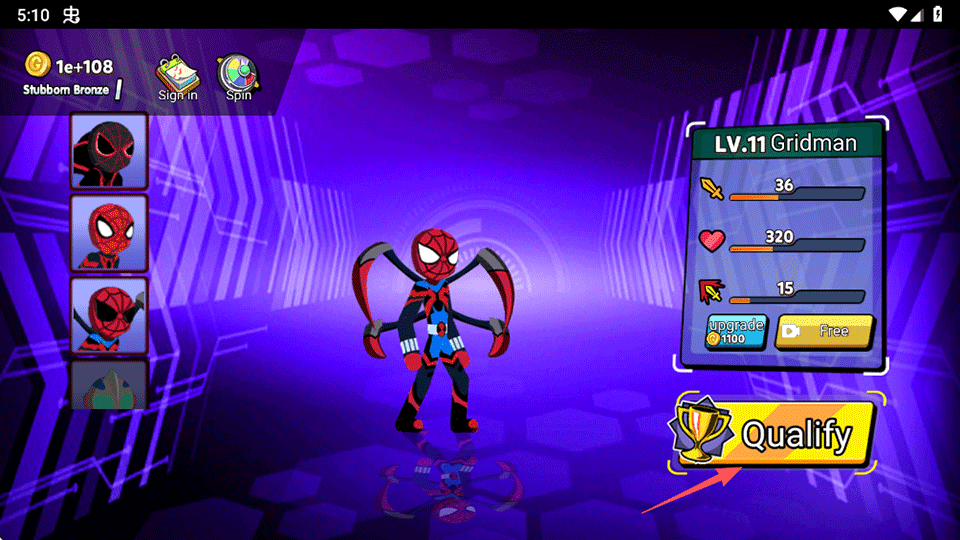Open the Sign in daily calendar

pos(178,77)
